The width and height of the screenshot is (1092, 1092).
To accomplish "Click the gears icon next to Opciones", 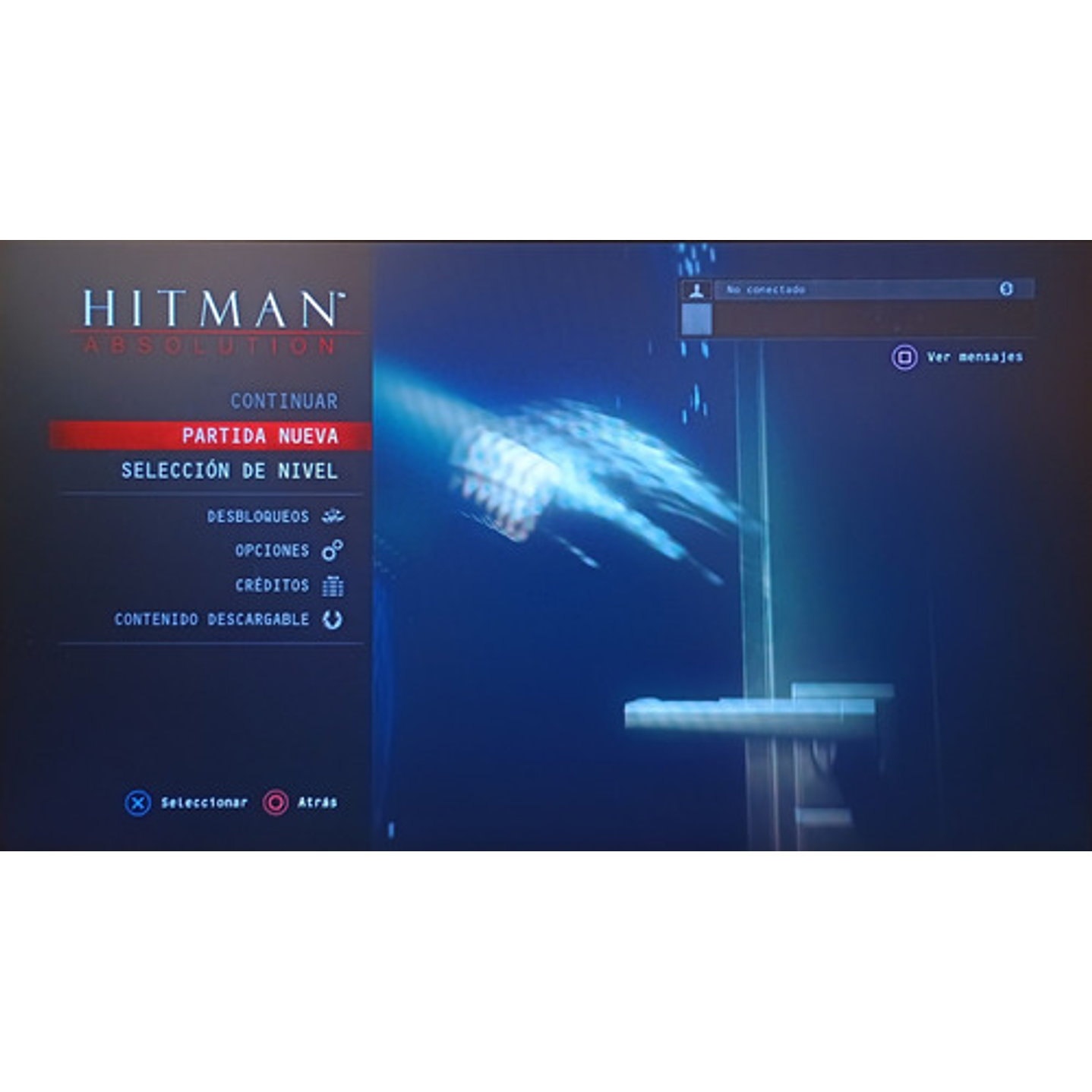I will tap(333, 550).
